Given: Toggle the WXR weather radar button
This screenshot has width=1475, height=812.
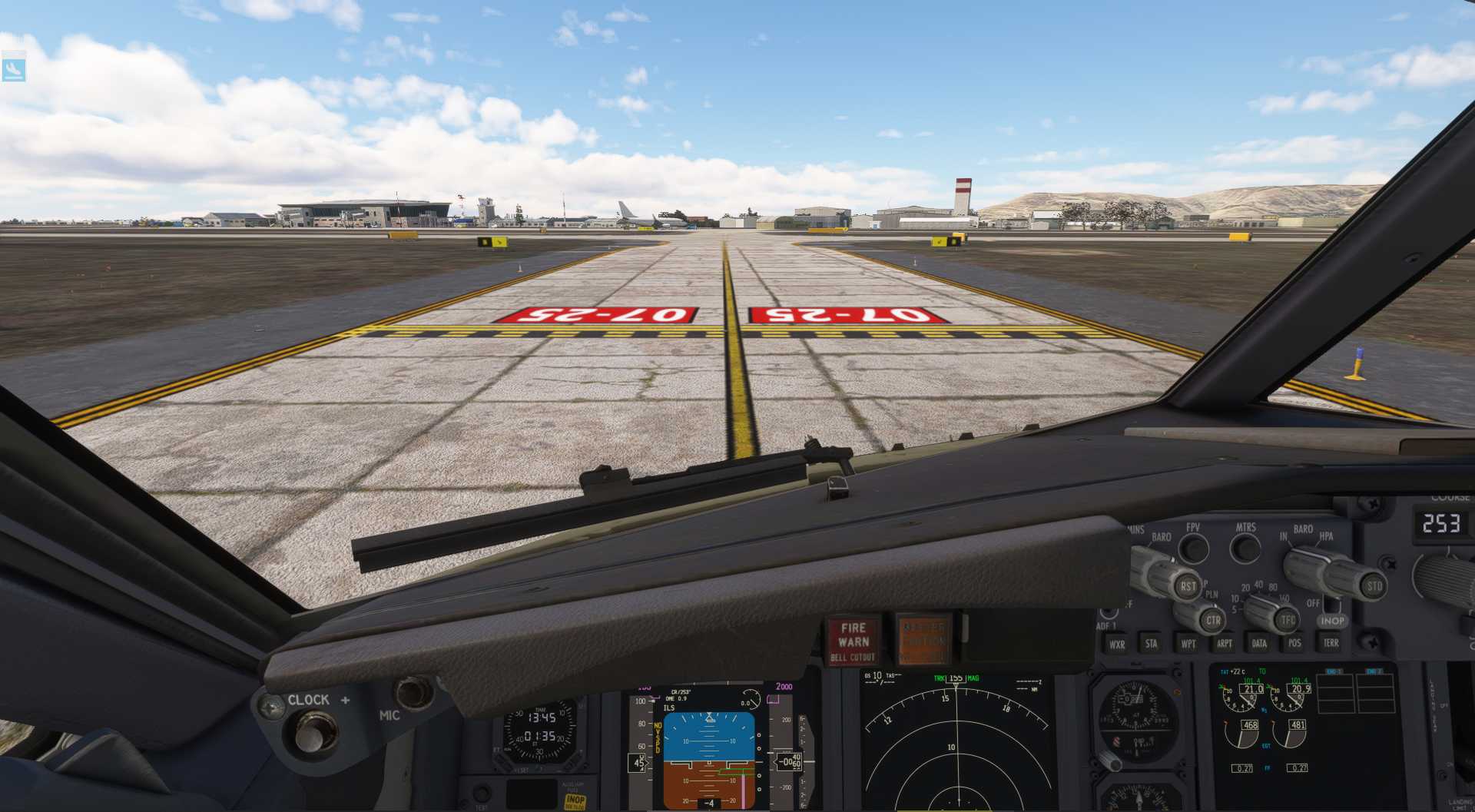Looking at the screenshot, I should [x=1116, y=645].
